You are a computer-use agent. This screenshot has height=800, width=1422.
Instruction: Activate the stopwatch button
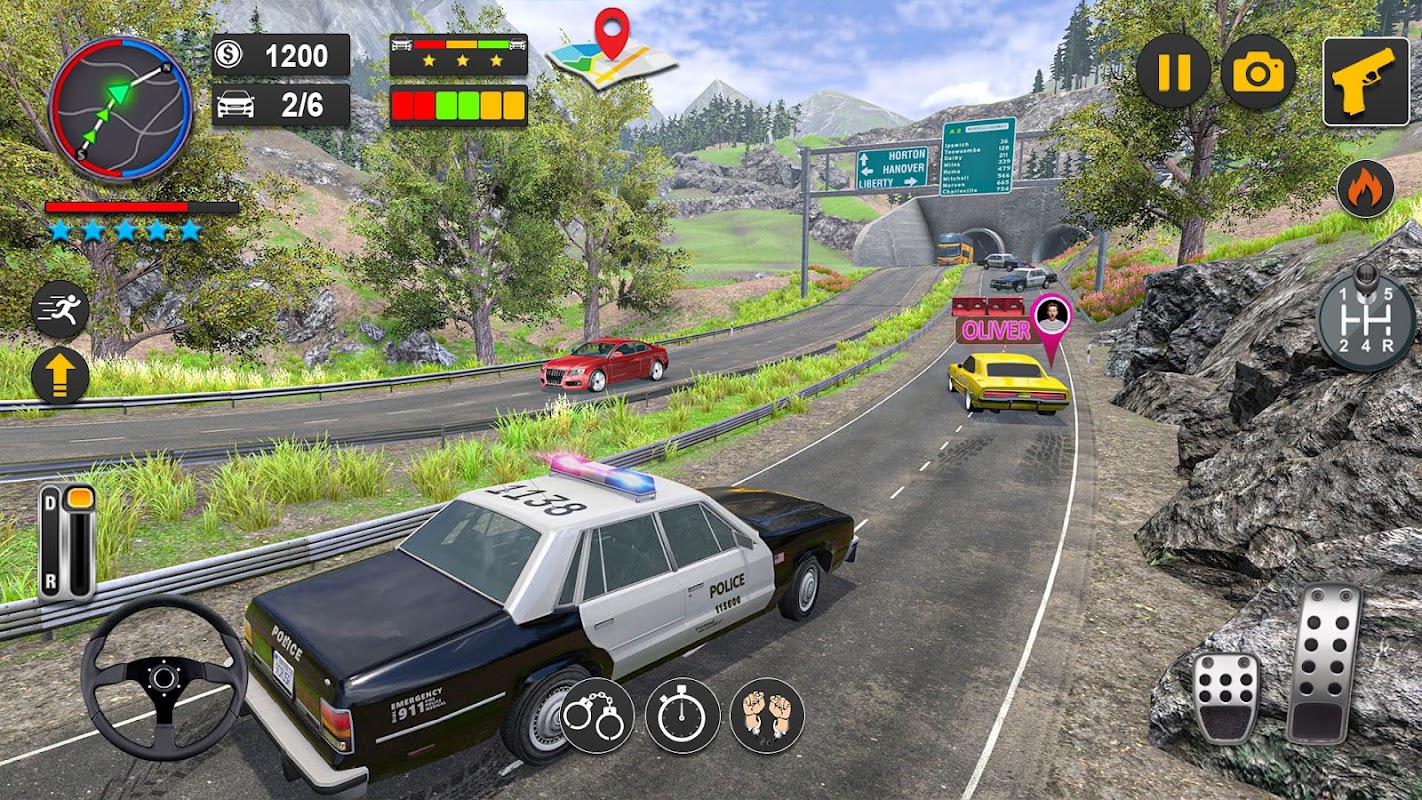pos(682,716)
